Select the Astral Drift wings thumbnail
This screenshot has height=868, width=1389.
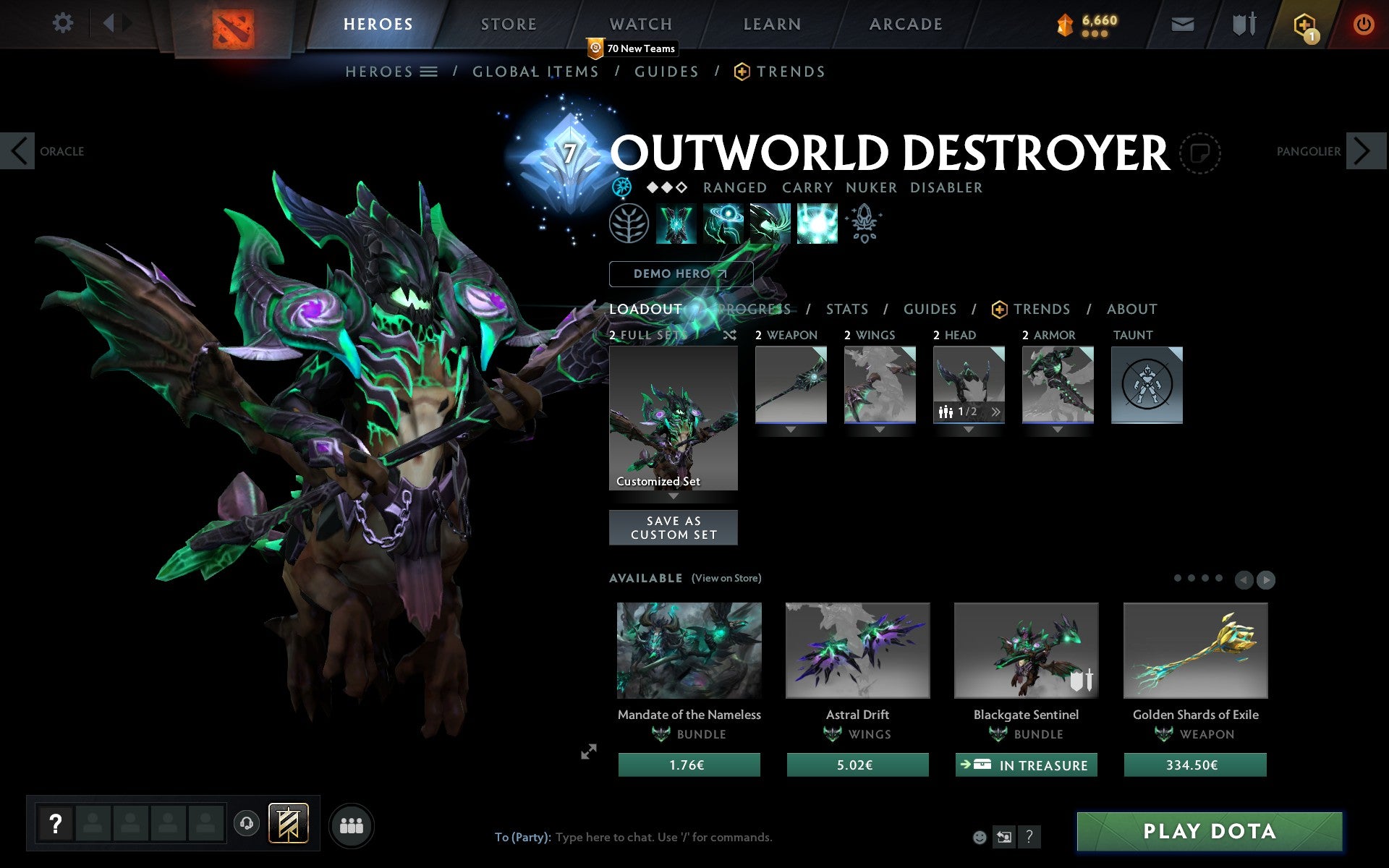[857, 649]
